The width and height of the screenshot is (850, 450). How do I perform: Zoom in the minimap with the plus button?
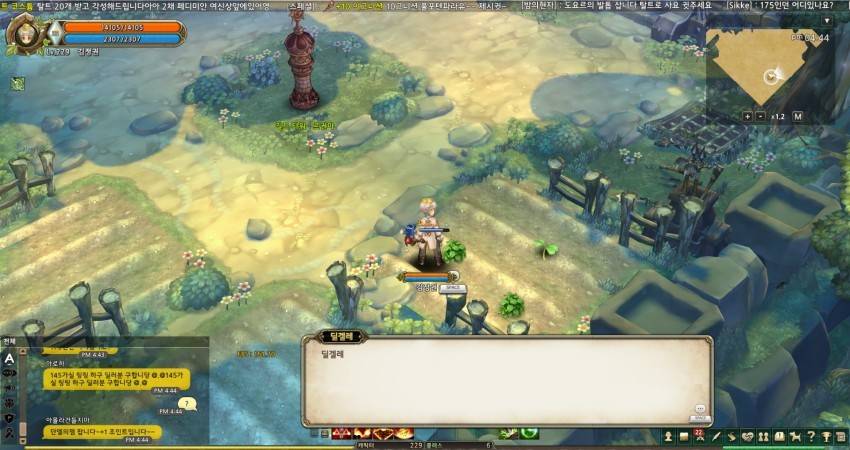click(747, 116)
